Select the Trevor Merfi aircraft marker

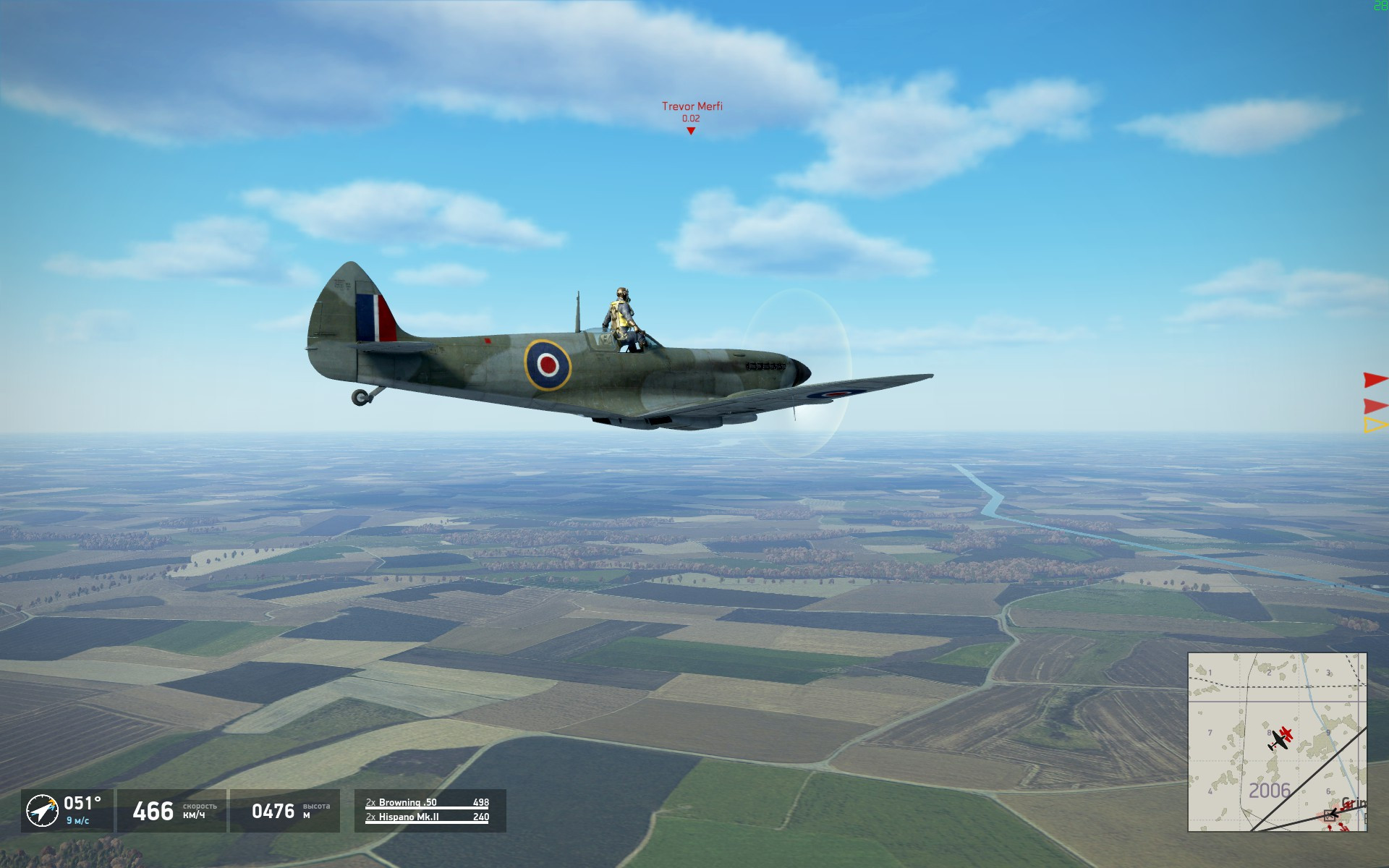point(691,130)
